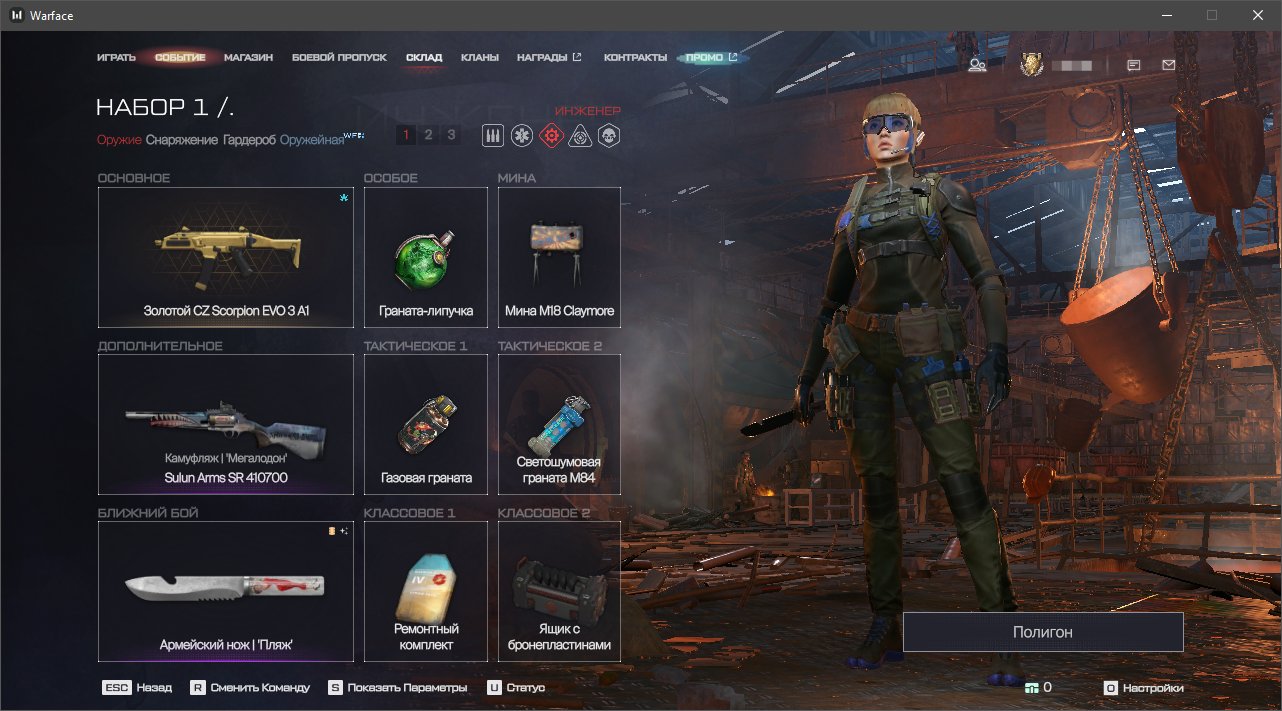Image resolution: width=1282 pixels, height=711 pixels.
Task: Launch the Полигон training range
Action: point(1042,632)
